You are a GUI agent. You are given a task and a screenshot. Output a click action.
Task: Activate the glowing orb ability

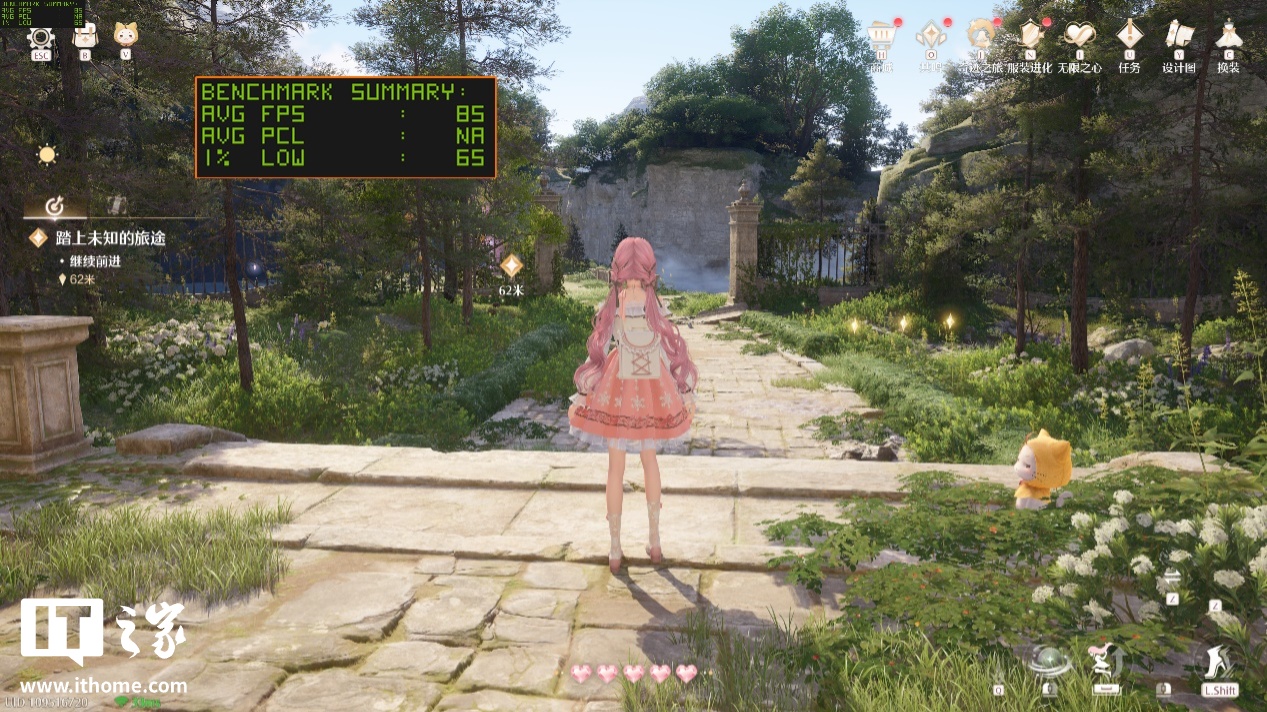coord(1050,662)
